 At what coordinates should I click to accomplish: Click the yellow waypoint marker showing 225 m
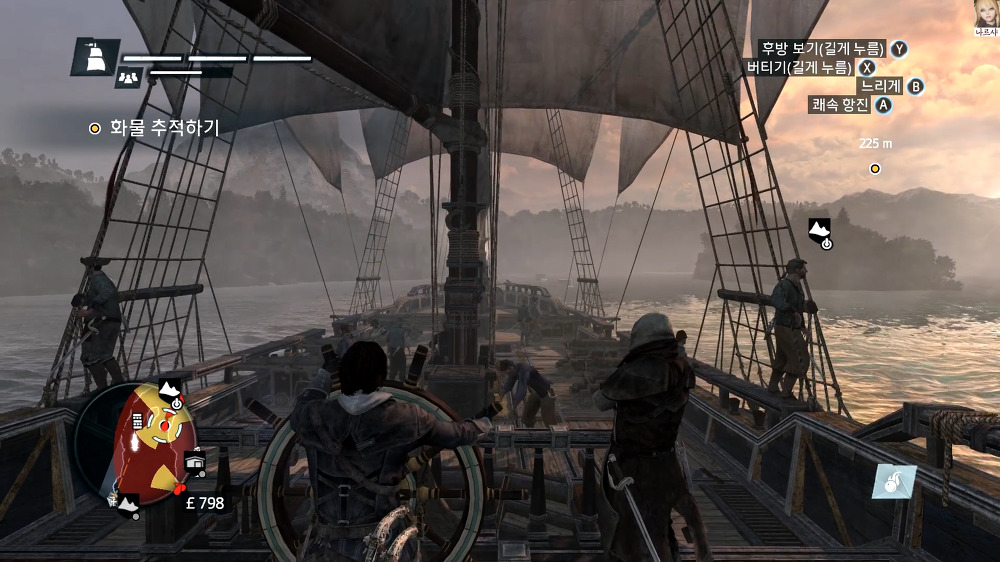click(875, 168)
